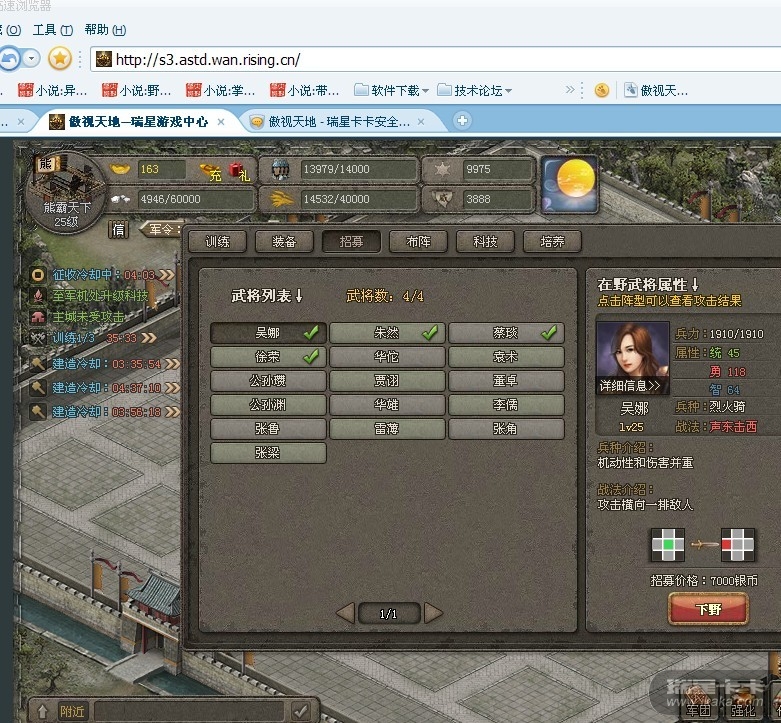This screenshot has height=723, width=781.
Task: Select 董卓 in the general list
Action: click(x=506, y=381)
